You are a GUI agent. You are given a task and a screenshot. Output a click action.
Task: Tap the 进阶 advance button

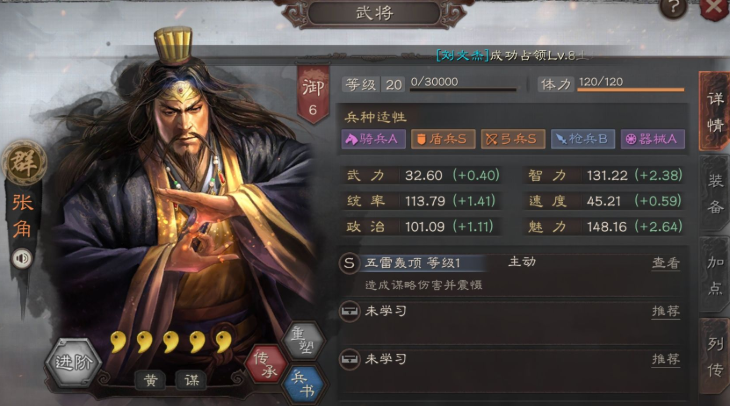coord(73,362)
